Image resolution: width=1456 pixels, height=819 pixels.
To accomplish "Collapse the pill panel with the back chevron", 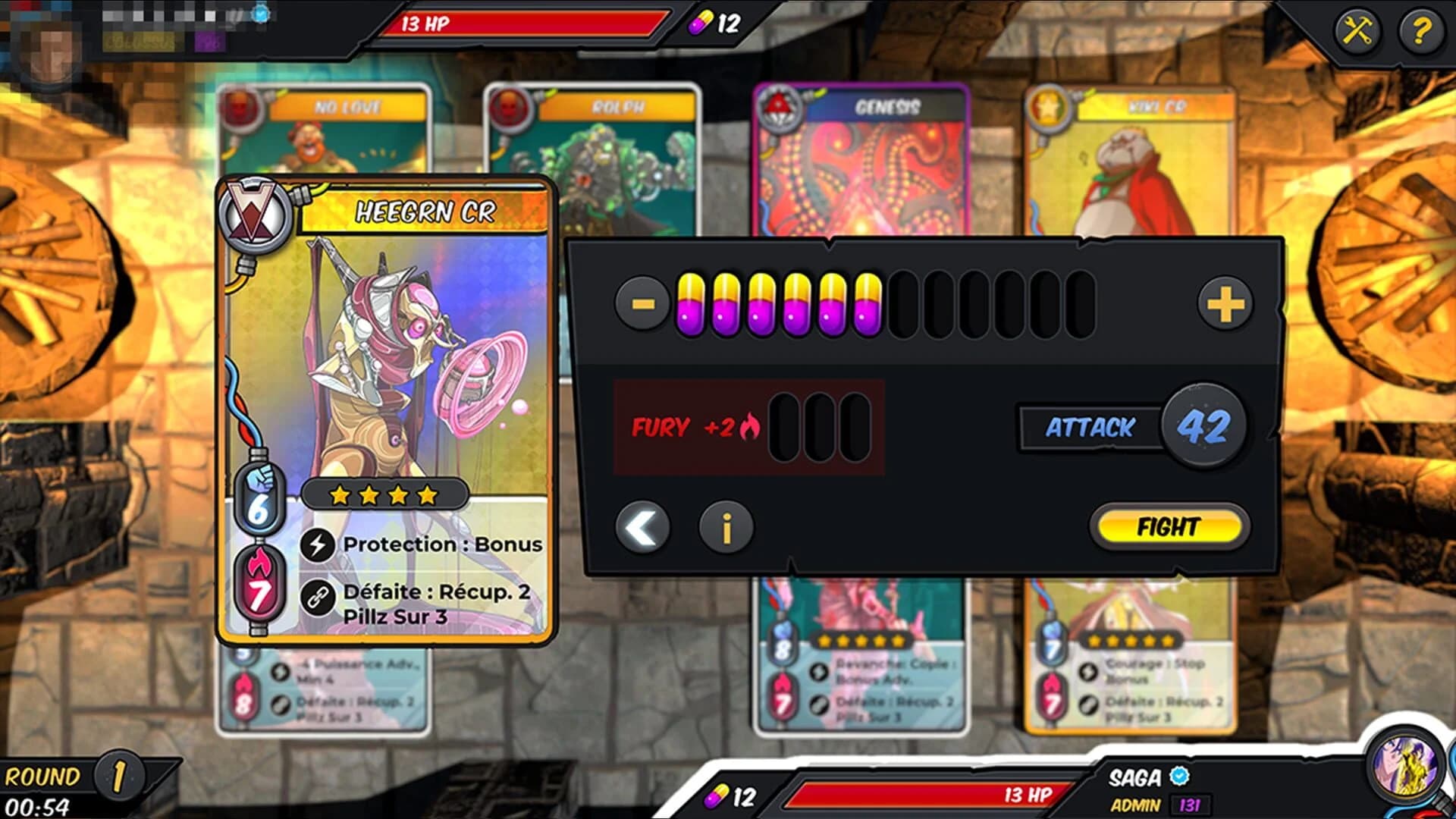I will (643, 528).
